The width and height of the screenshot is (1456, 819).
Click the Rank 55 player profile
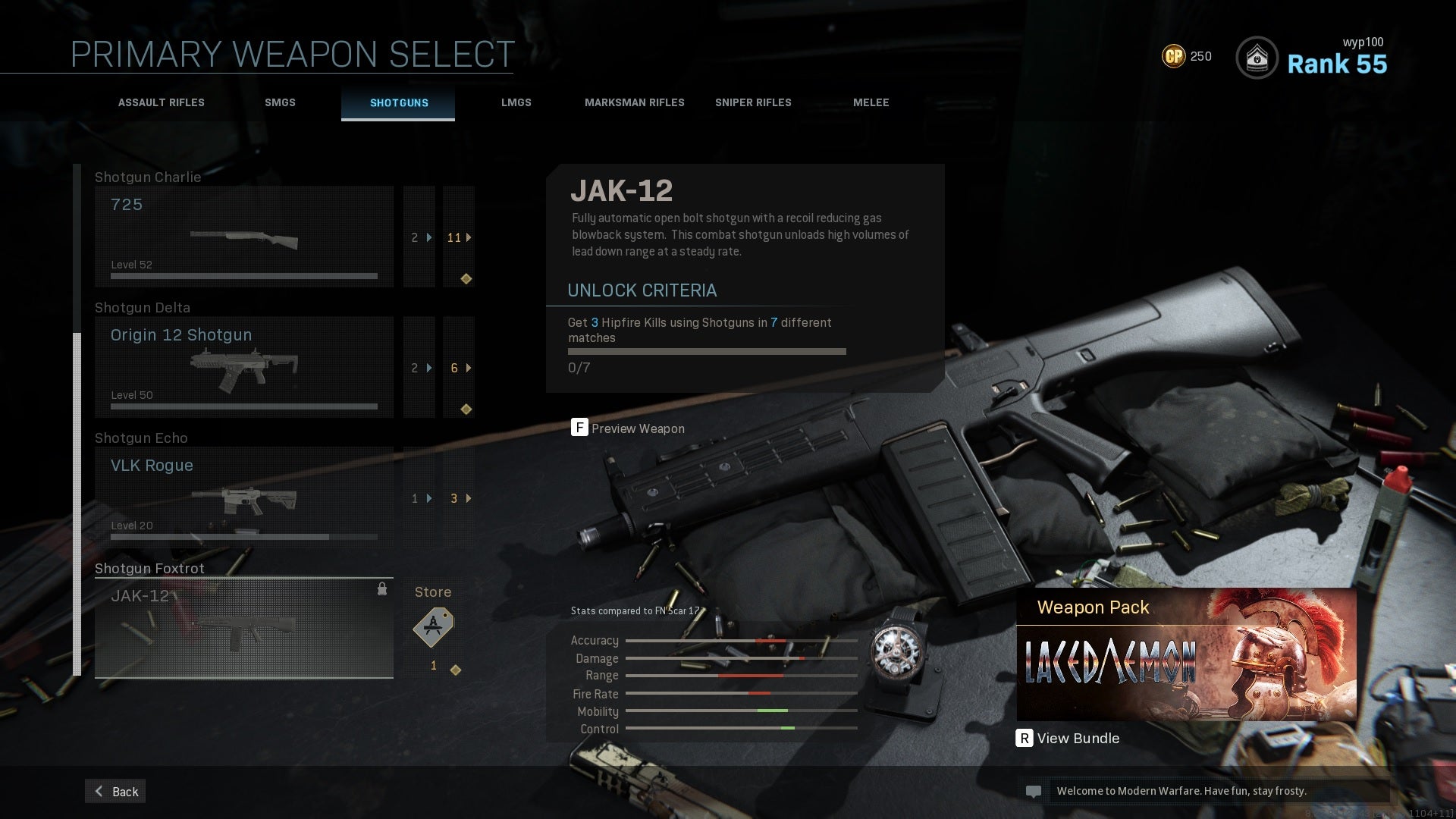pyautogui.click(x=1312, y=58)
